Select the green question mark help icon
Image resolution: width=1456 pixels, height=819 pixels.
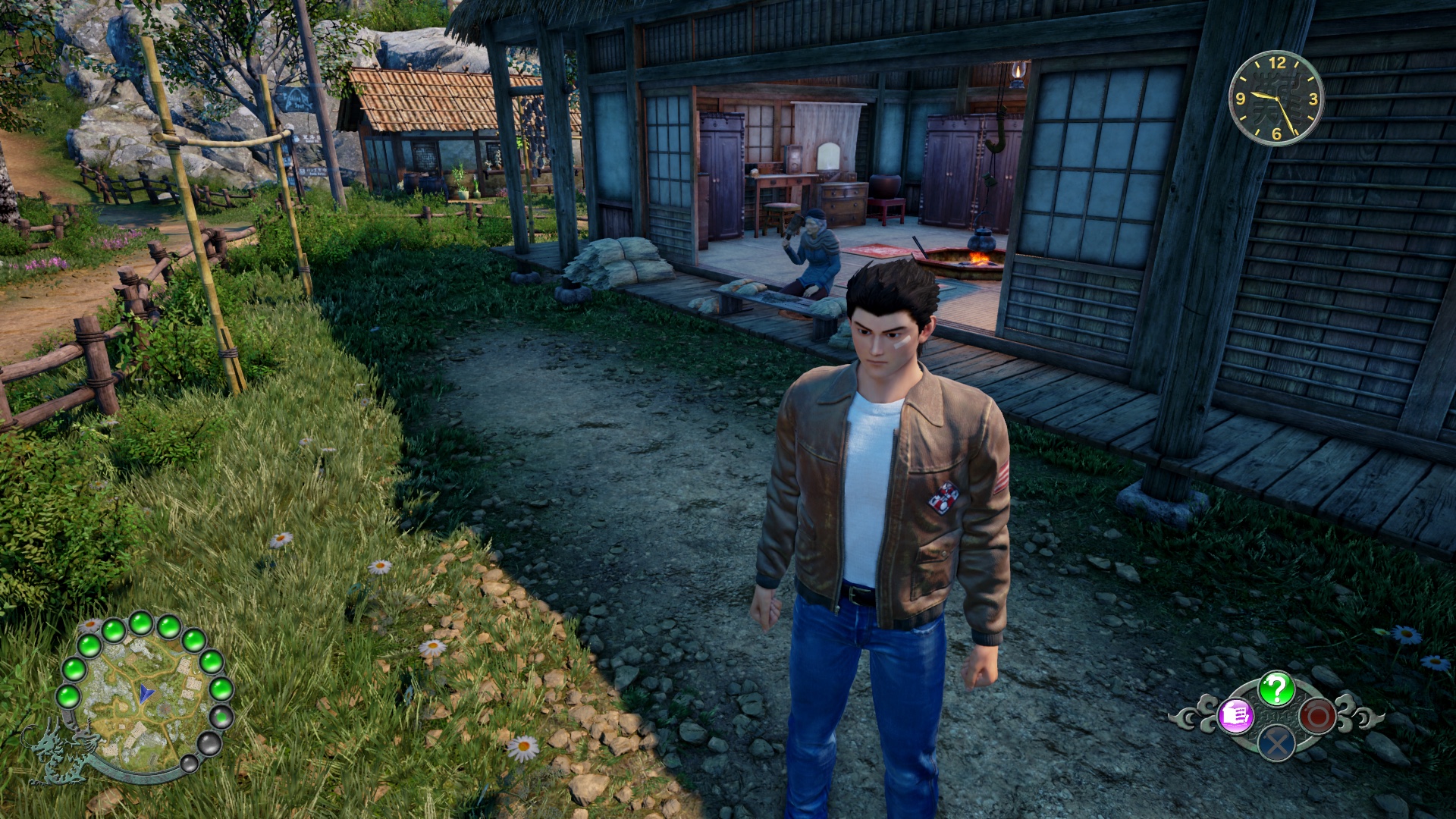pos(1276,689)
